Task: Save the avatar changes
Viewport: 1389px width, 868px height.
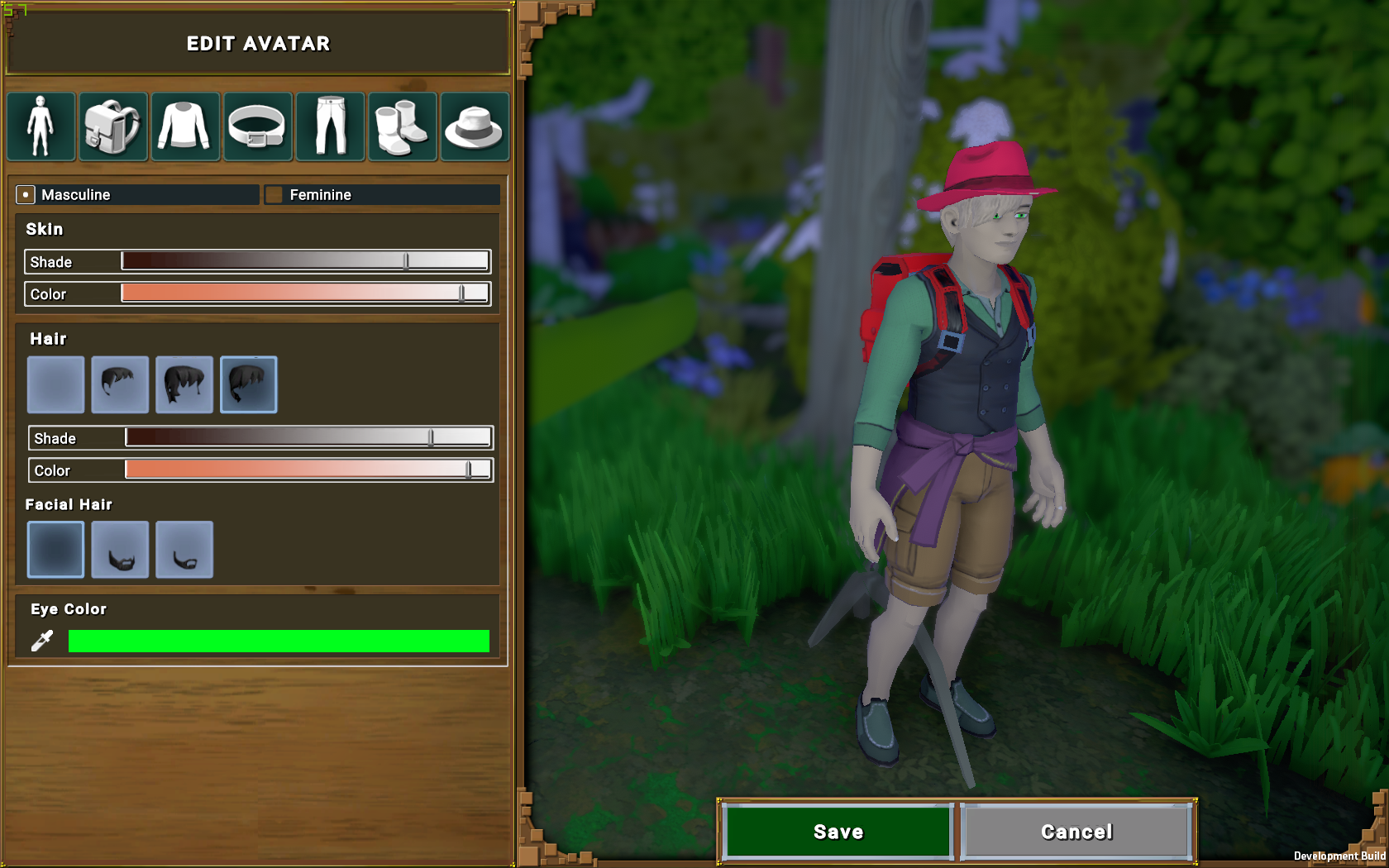Action: 838,832
